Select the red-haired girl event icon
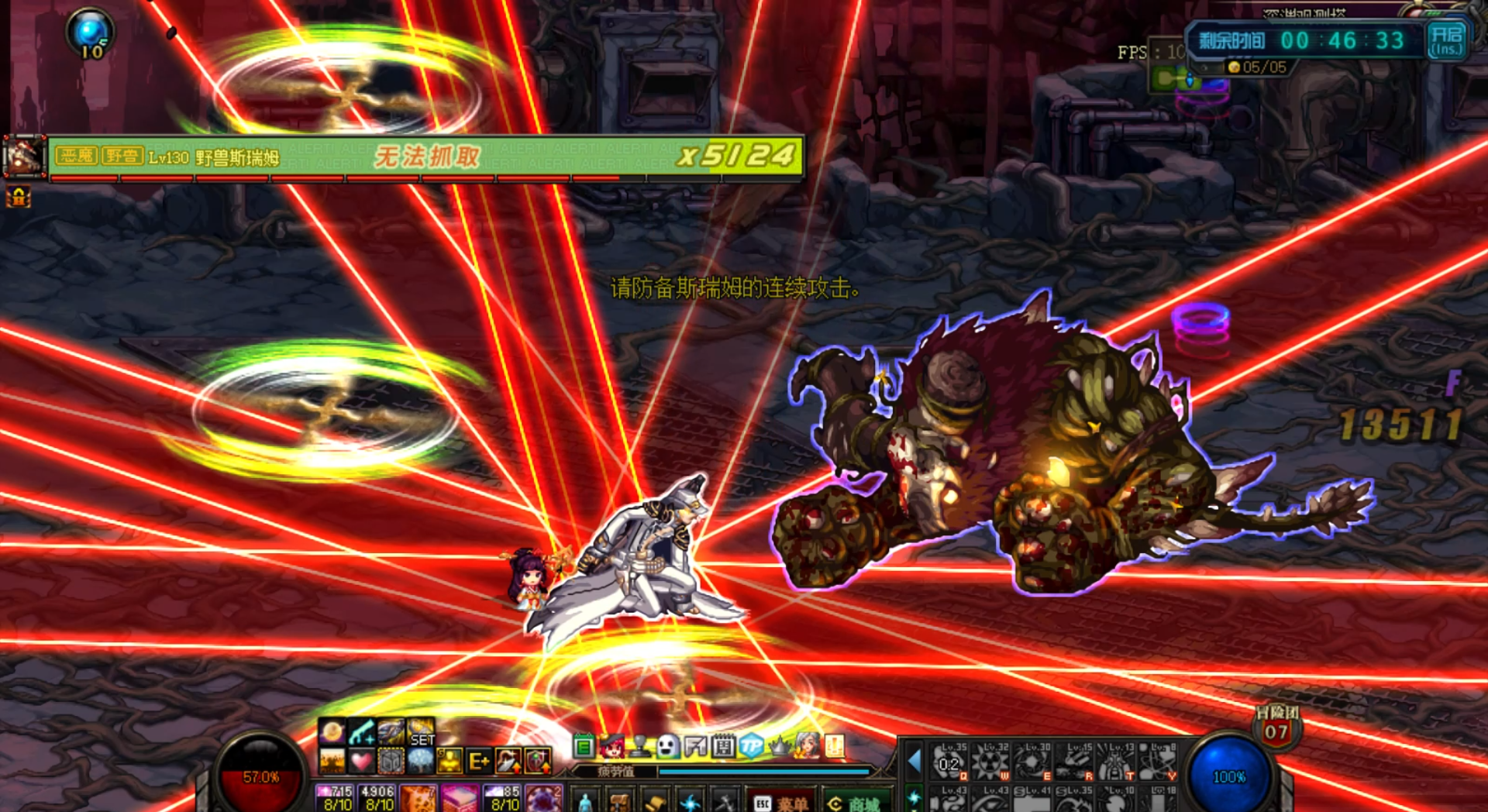This screenshot has height=812, width=1488. click(x=612, y=746)
